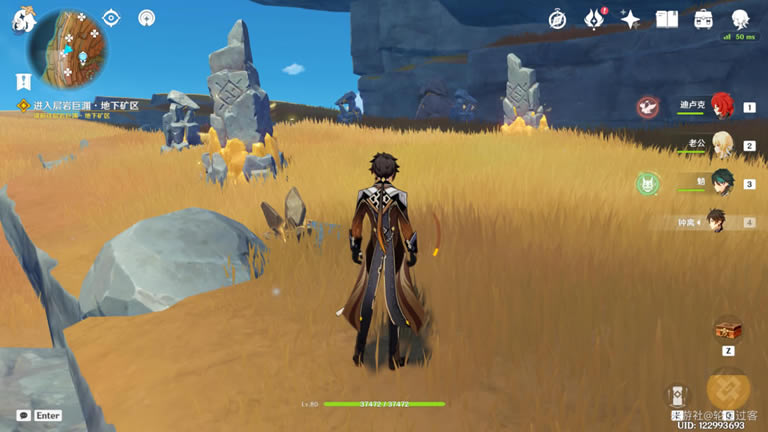Open the Paimon menu
Screen dimensions: 768x432
click(23, 21)
